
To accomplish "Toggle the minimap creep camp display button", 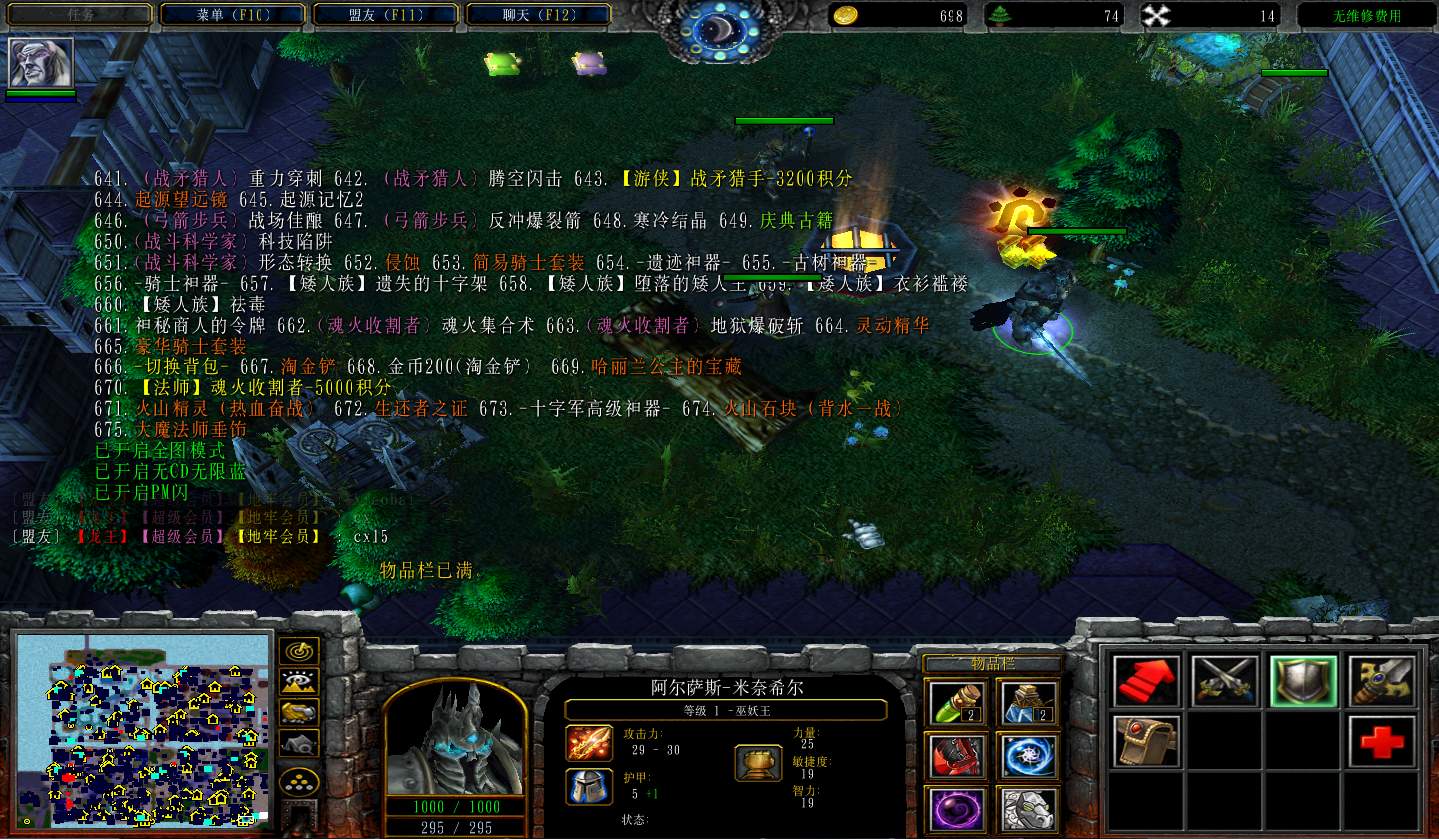I will (299, 743).
